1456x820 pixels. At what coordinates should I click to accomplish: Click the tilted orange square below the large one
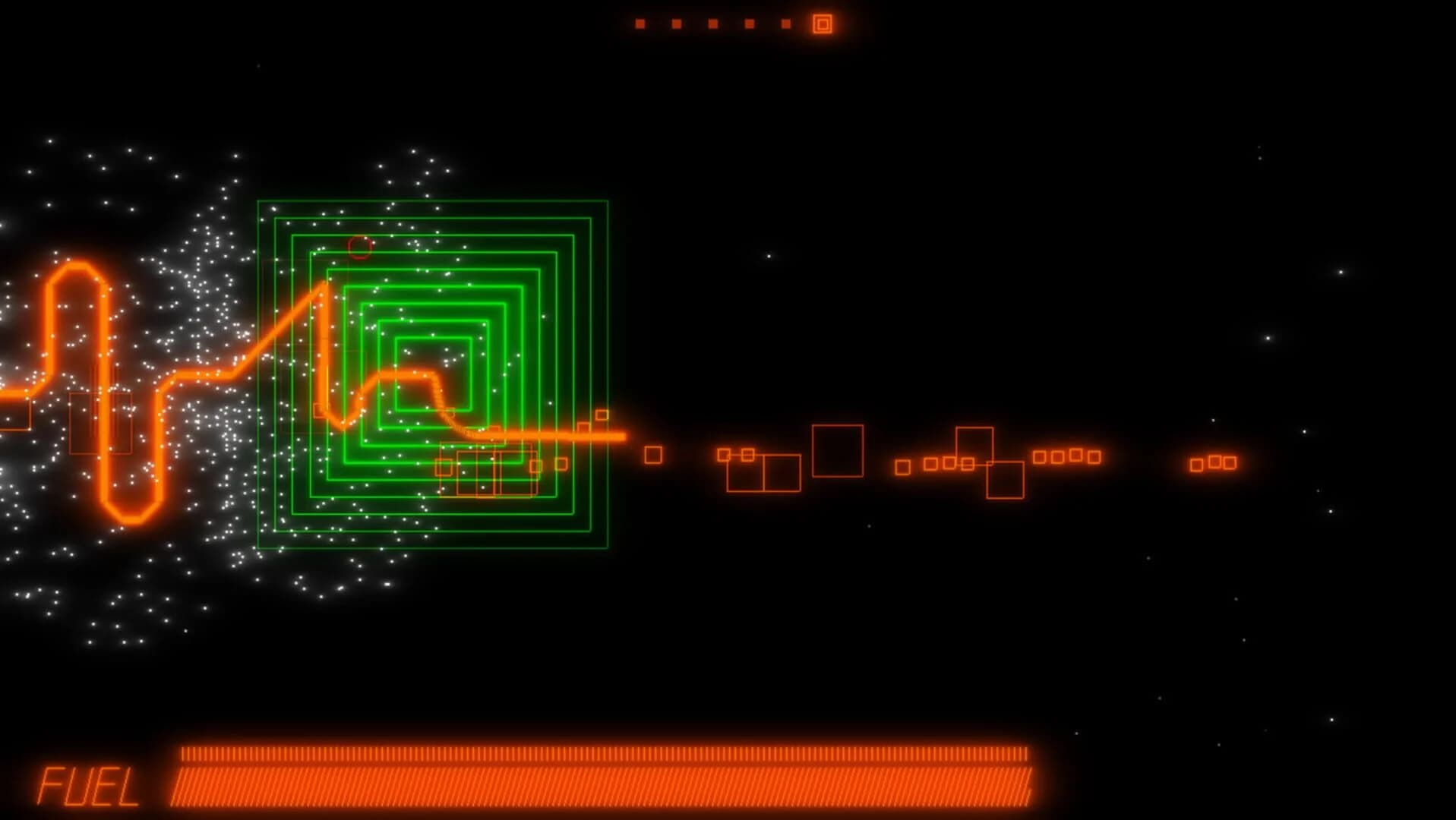pos(1006,480)
